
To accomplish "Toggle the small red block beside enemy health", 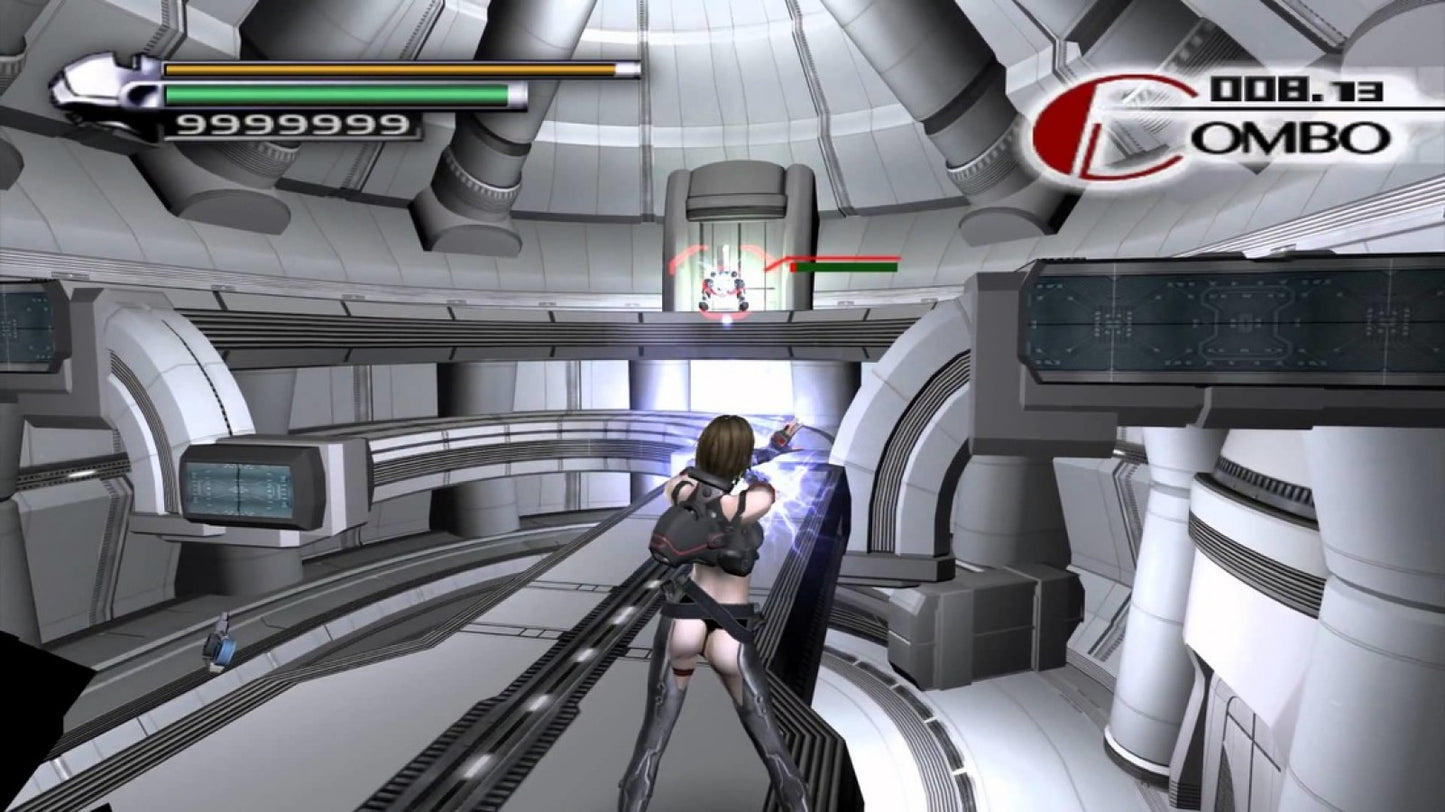I will click(792, 268).
